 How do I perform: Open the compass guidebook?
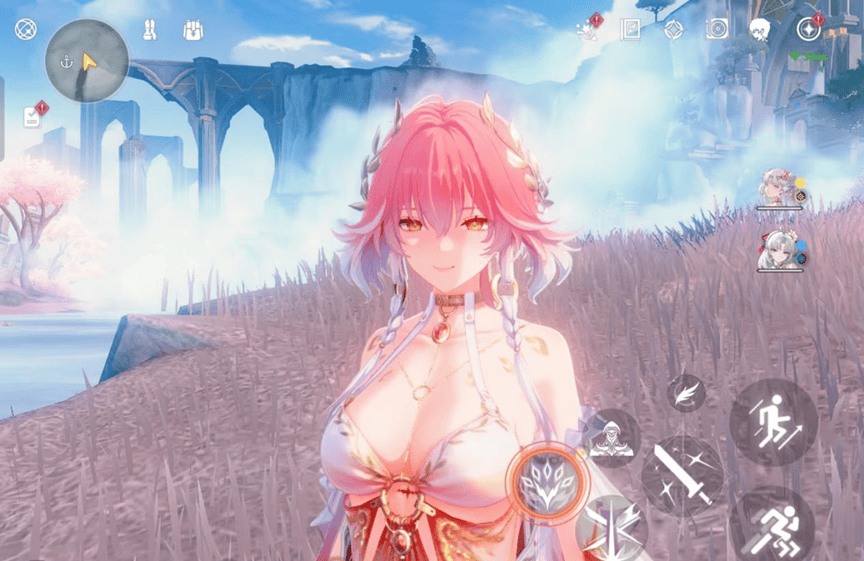[630, 29]
